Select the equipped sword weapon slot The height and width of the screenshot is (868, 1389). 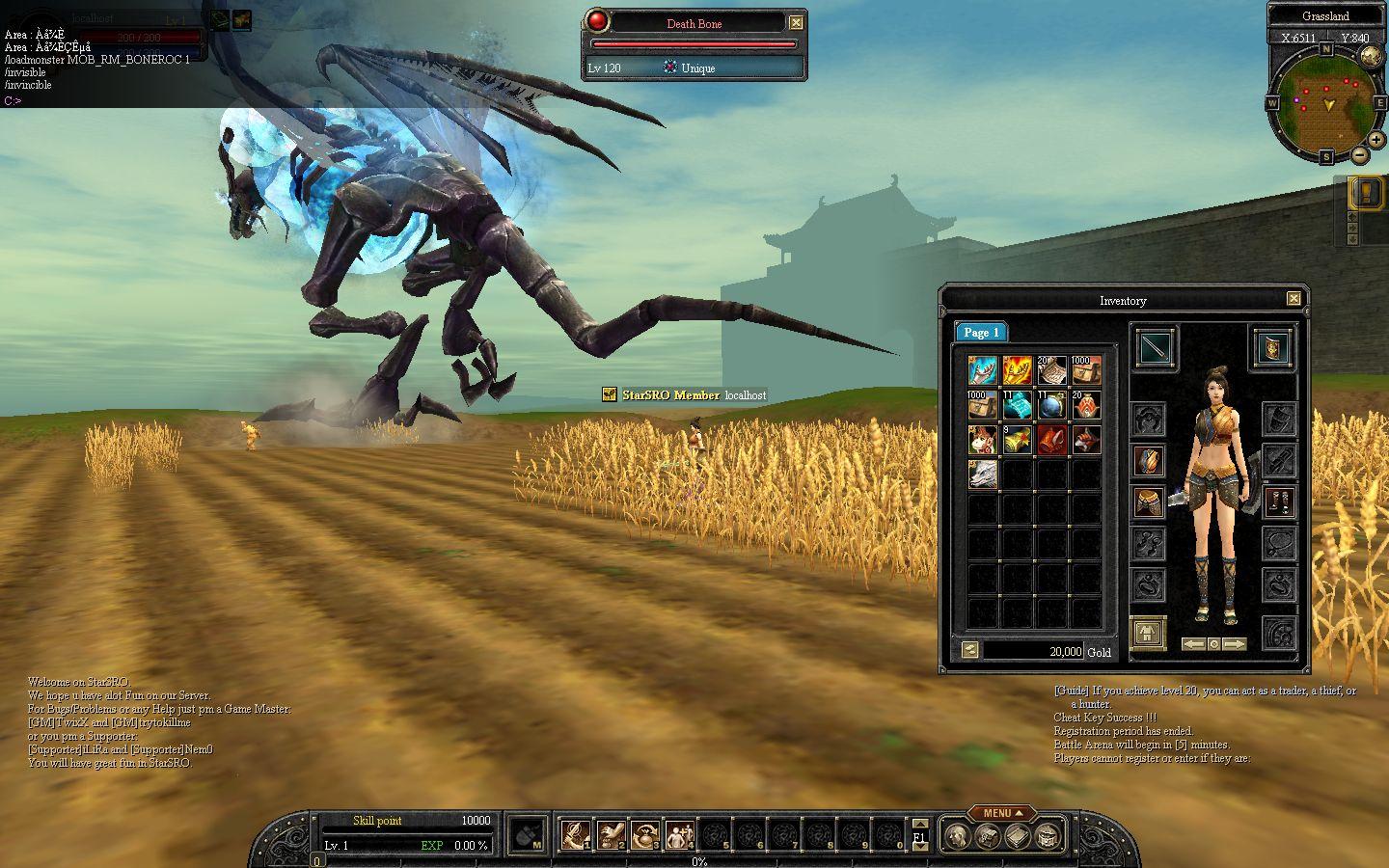coord(1154,347)
